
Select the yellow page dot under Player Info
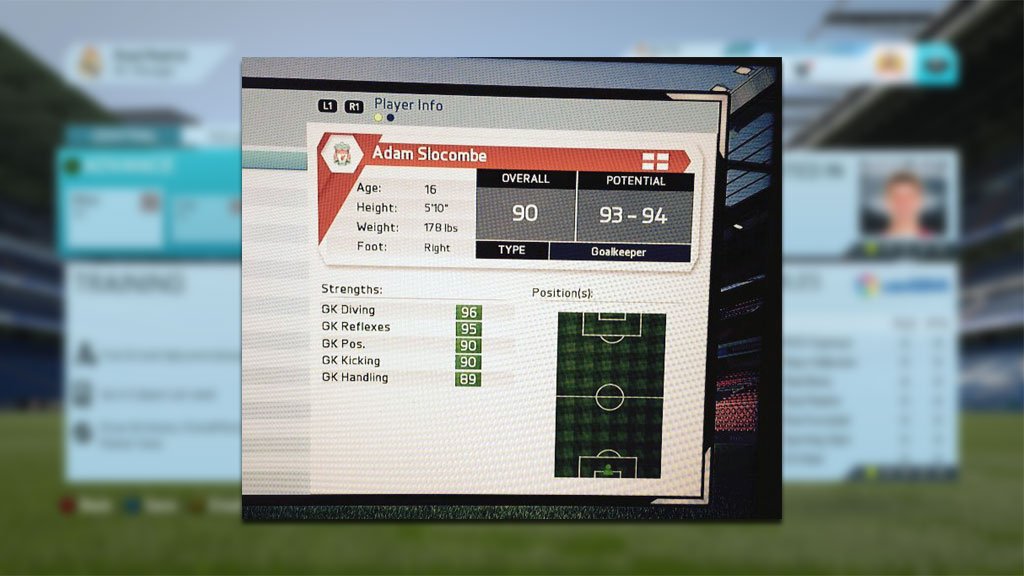pos(378,117)
